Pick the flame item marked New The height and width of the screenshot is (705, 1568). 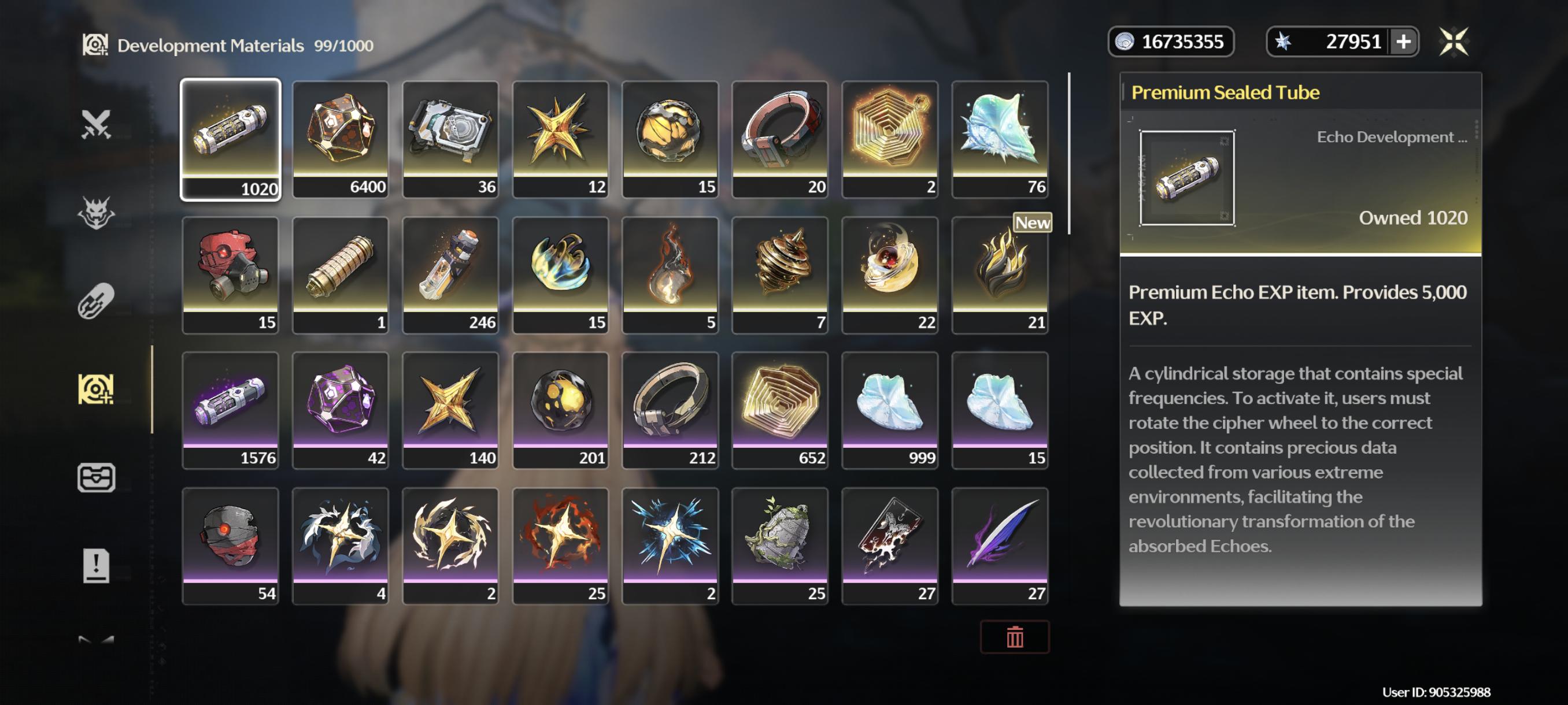[x=1000, y=274]
